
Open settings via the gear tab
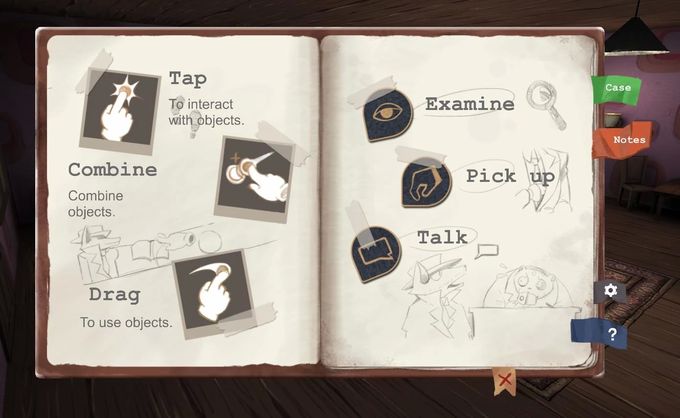pos(610,291)
